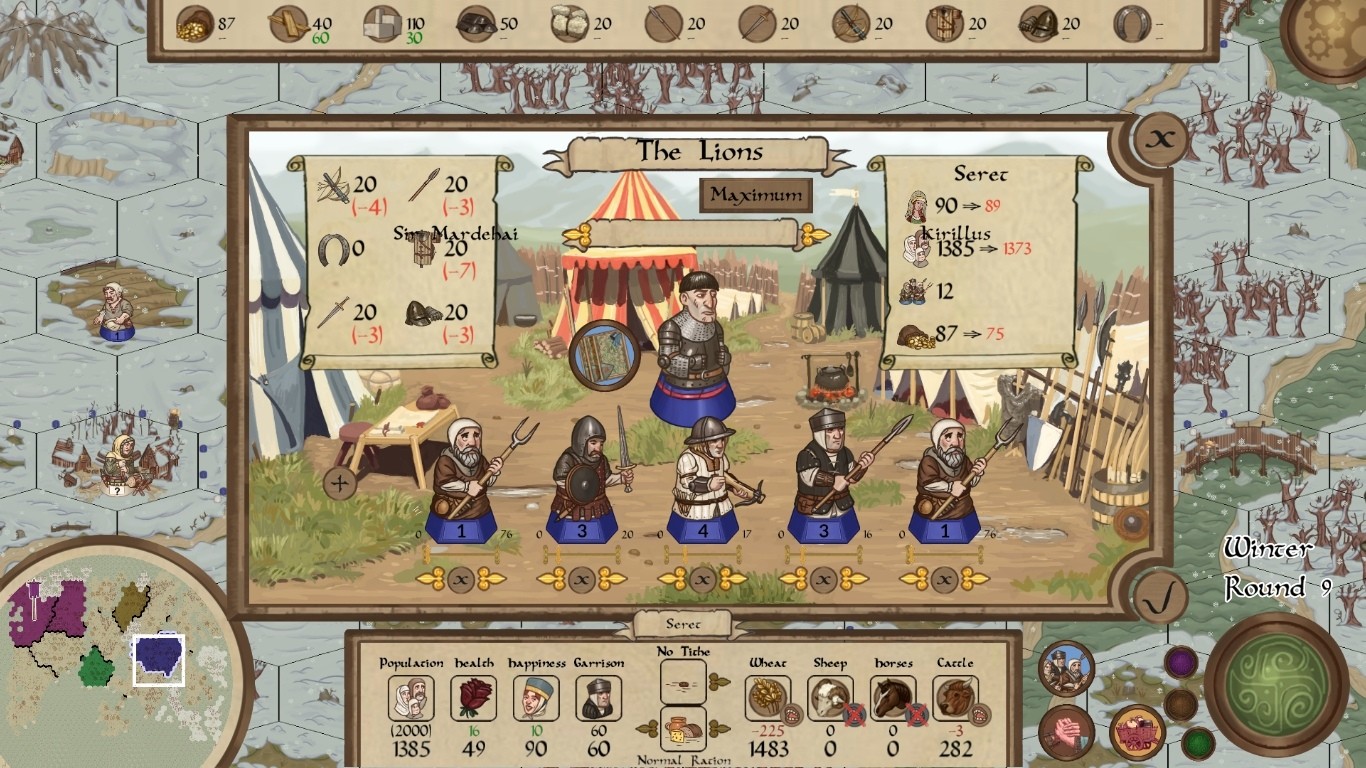Click the Maximum button
Screen dimensions: 1366x768
click(x=755, y=195)
